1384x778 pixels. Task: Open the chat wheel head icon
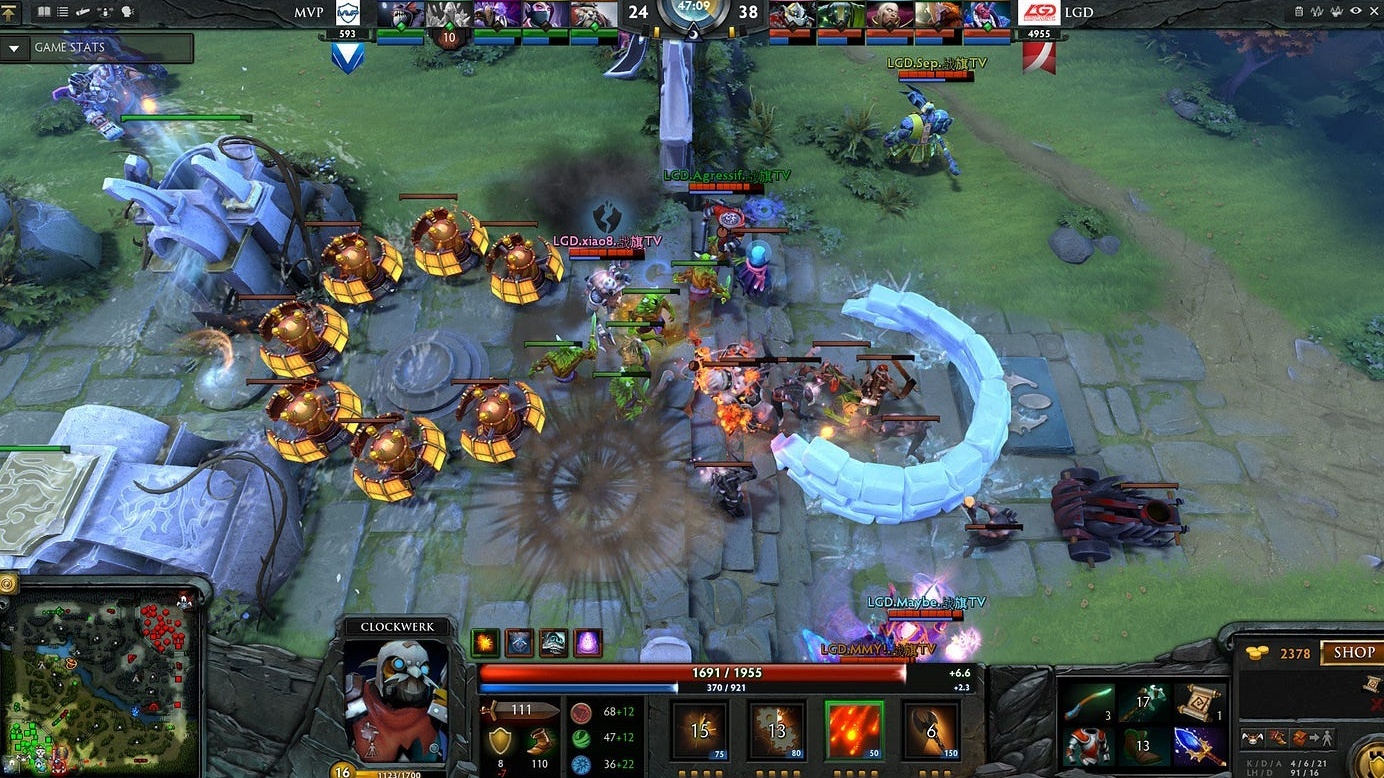[125, 11]
